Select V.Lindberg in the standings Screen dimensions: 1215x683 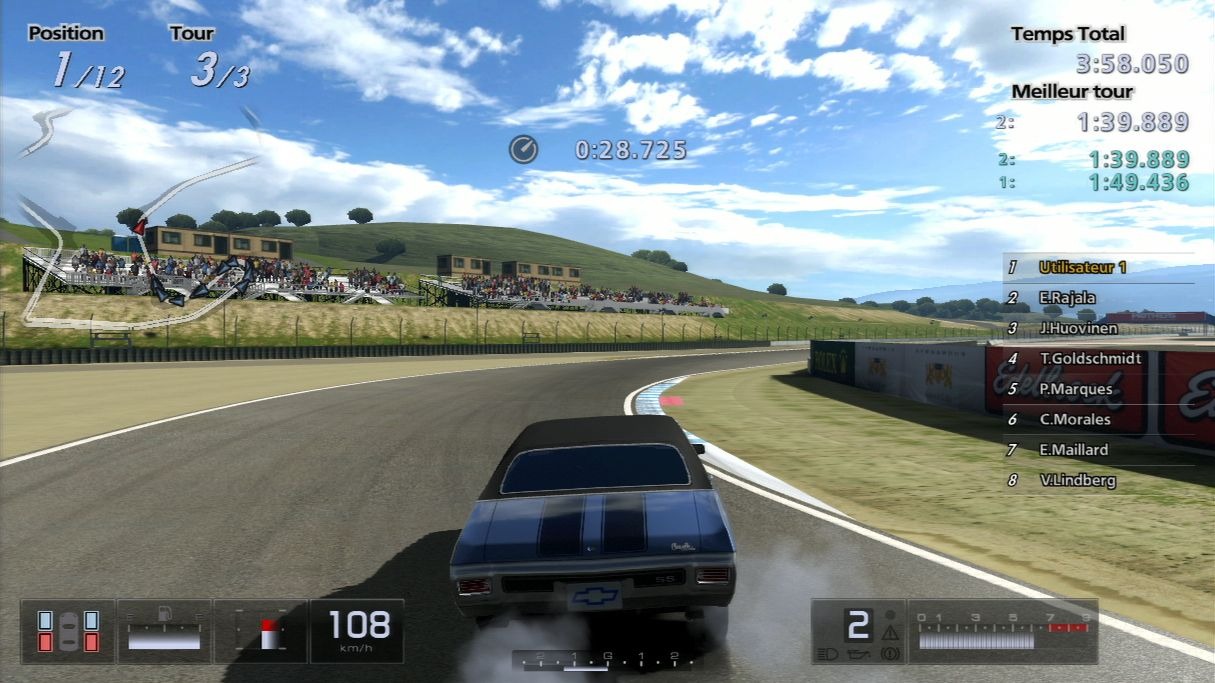pos(1077,480)
